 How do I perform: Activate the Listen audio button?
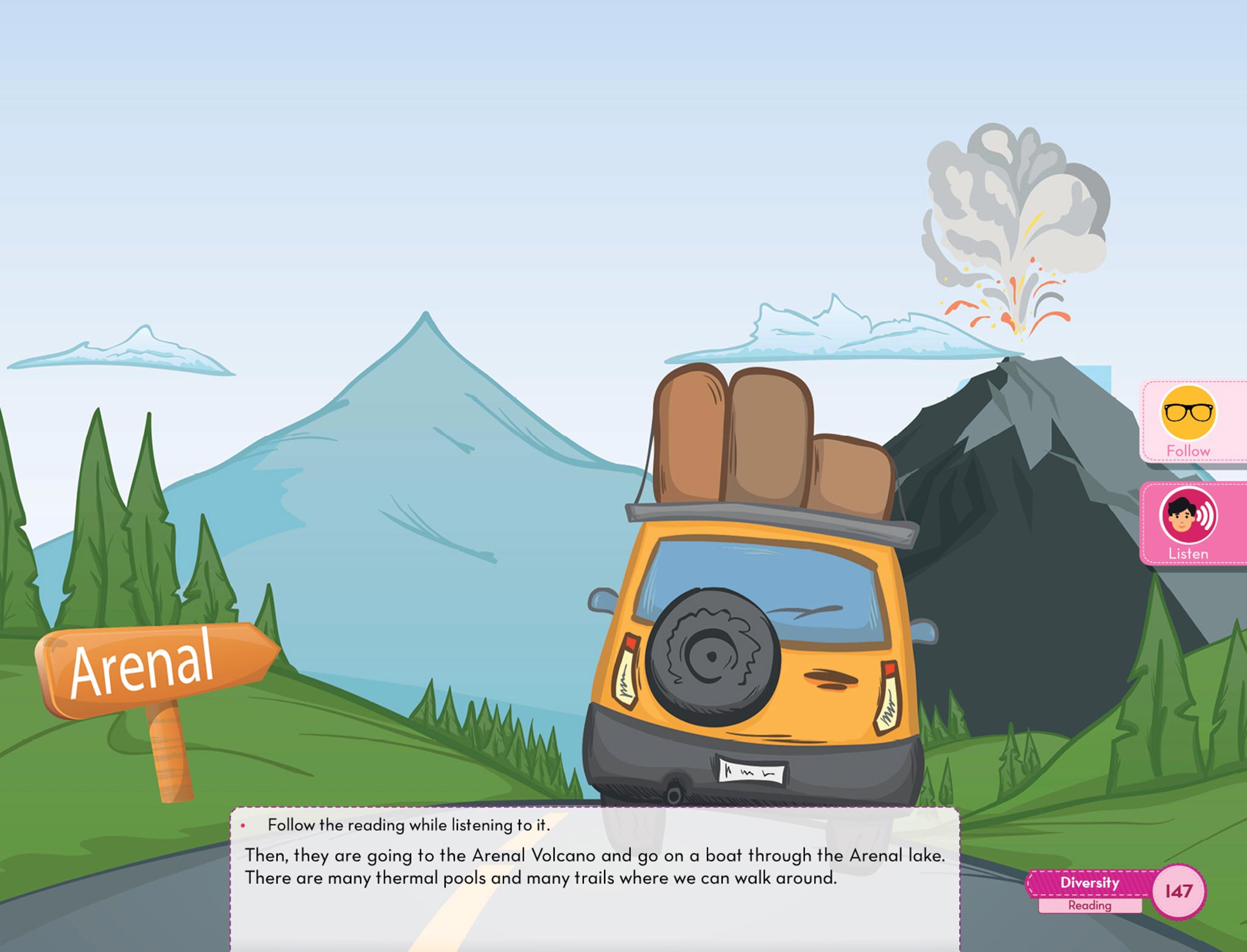[x=1188, y=522]
